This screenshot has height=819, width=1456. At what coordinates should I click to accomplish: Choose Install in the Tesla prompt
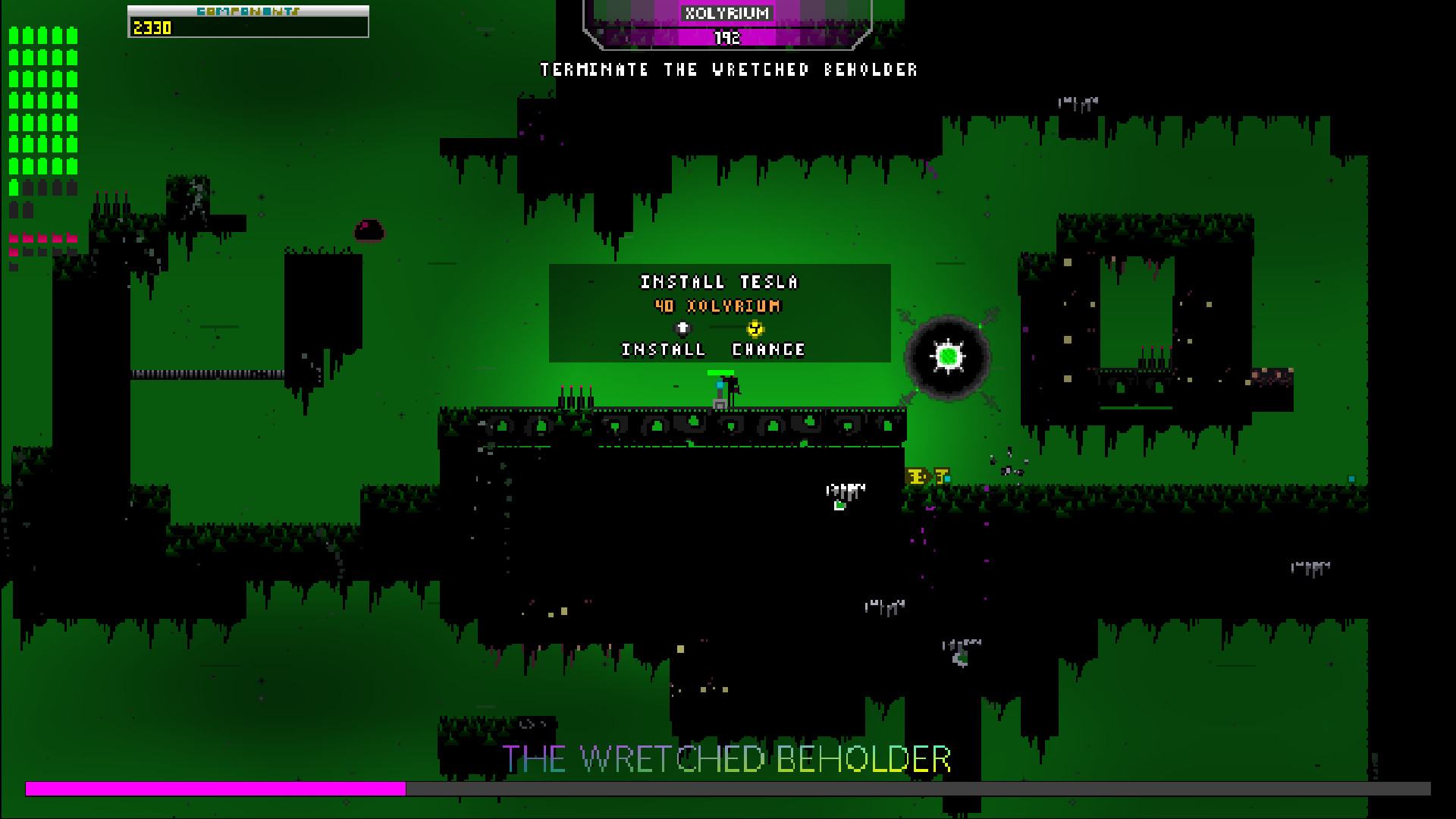[664, 349]
